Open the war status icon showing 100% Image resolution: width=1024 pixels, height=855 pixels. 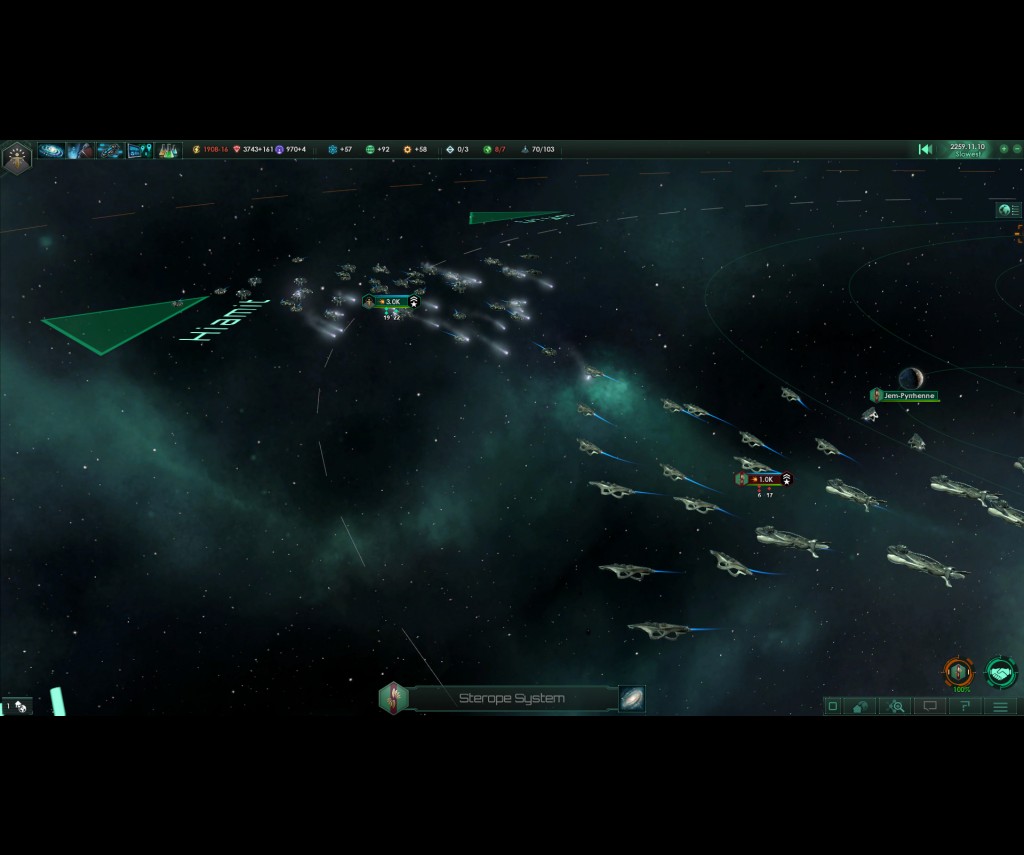[959, 672]
